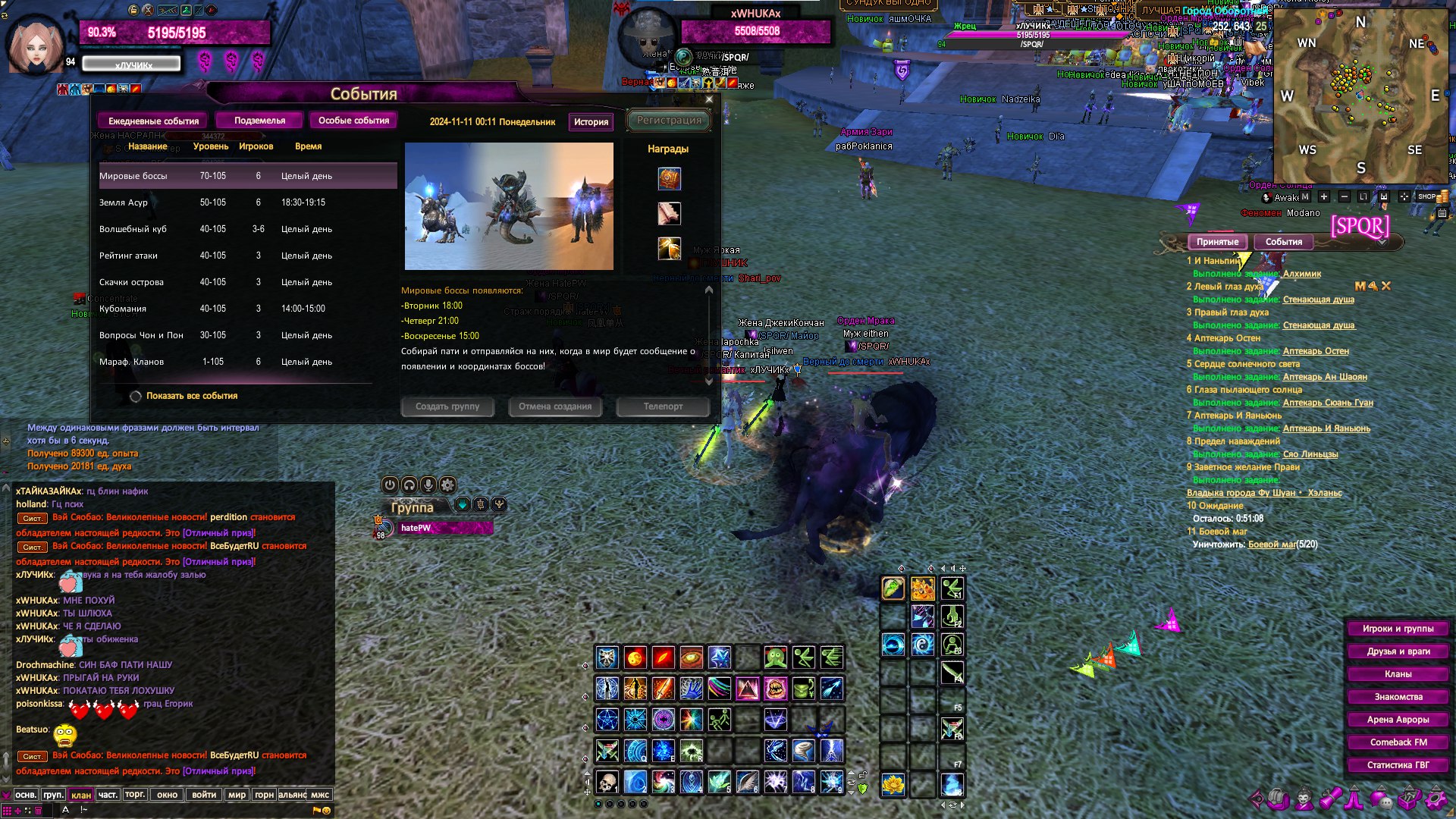Click the minimap

(1360, 95)
